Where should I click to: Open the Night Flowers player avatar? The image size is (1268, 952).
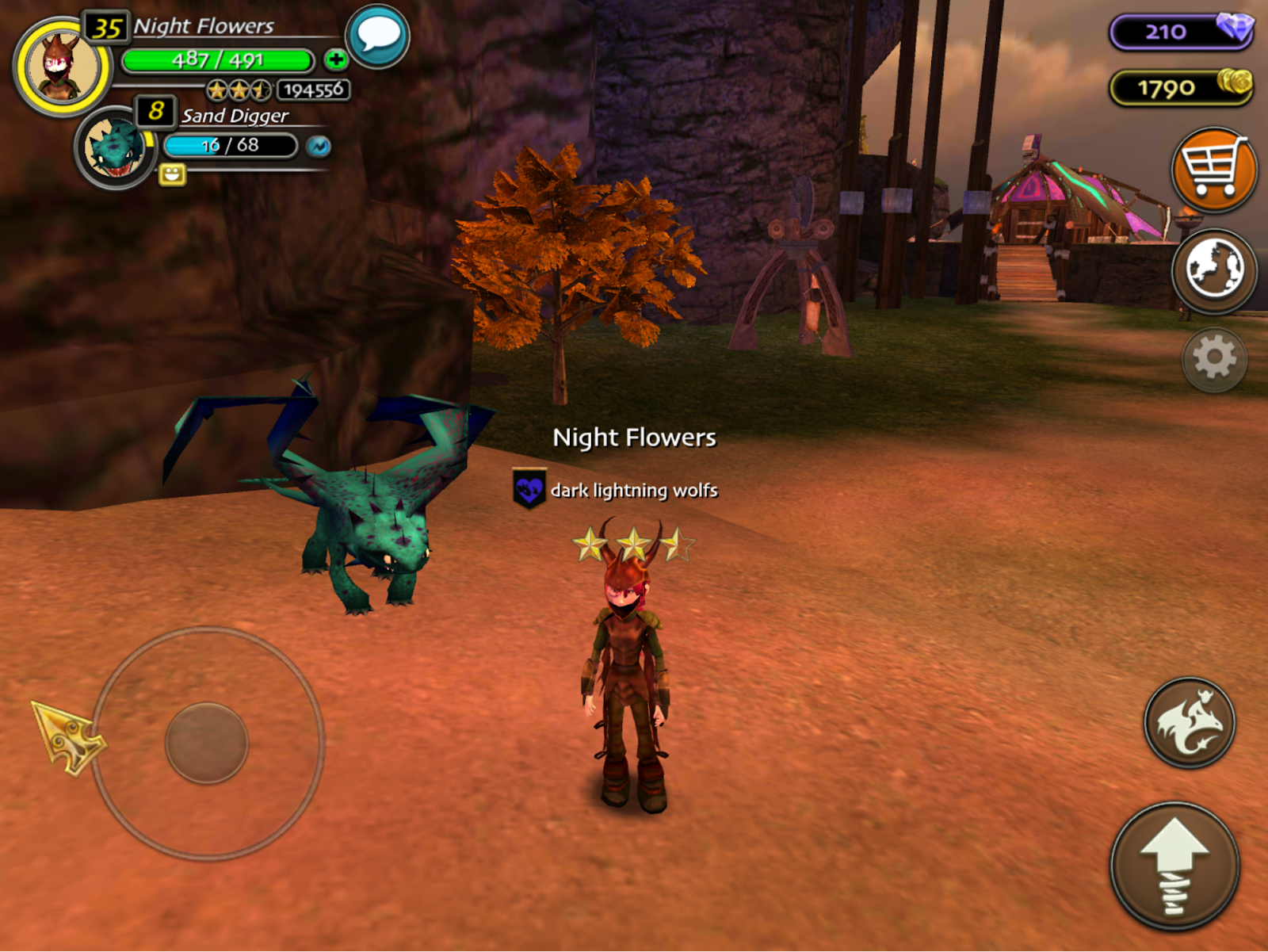62,67
